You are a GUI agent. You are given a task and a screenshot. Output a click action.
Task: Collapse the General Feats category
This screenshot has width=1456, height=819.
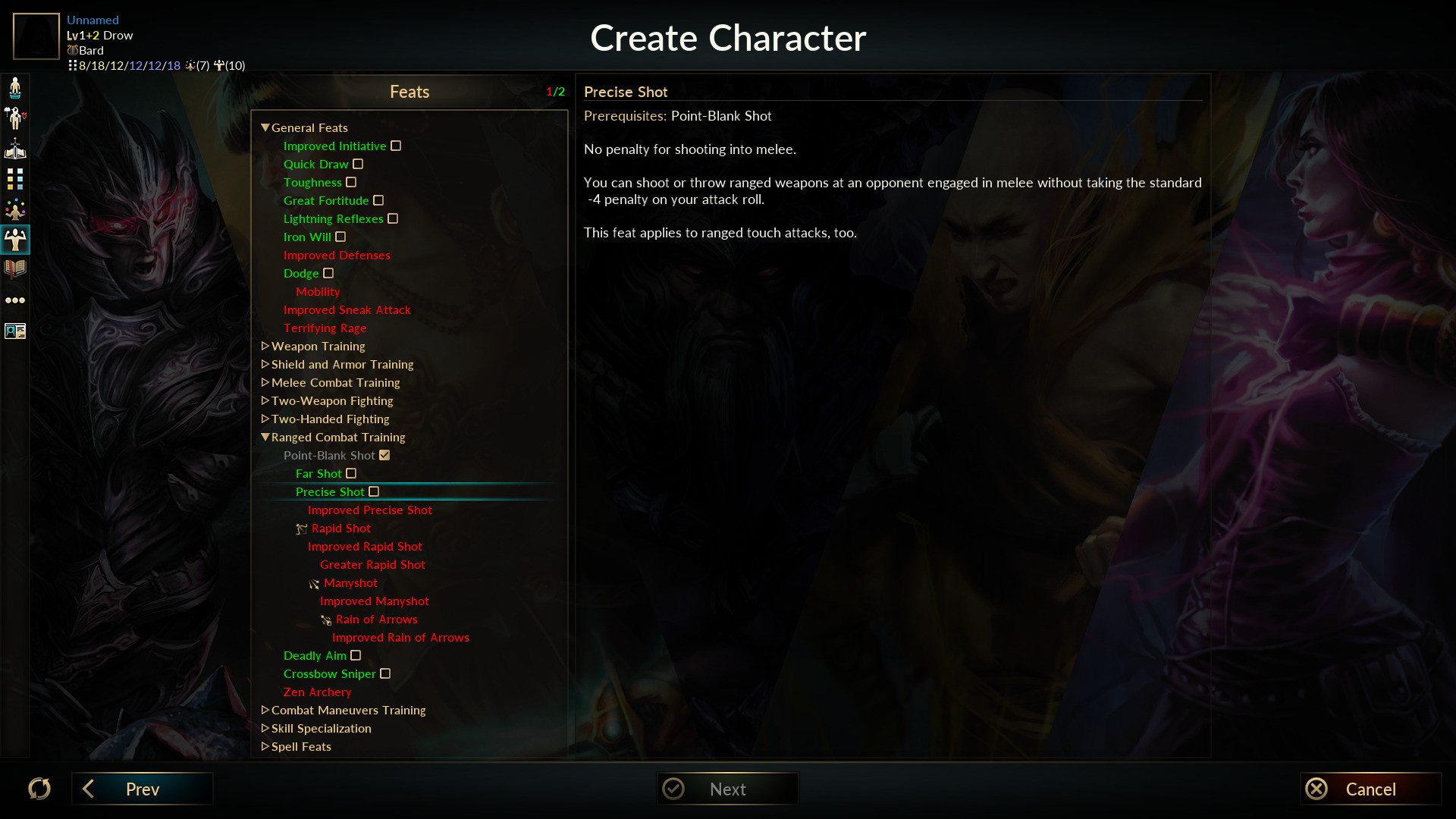pyautogui.click(x=265, y=128)
